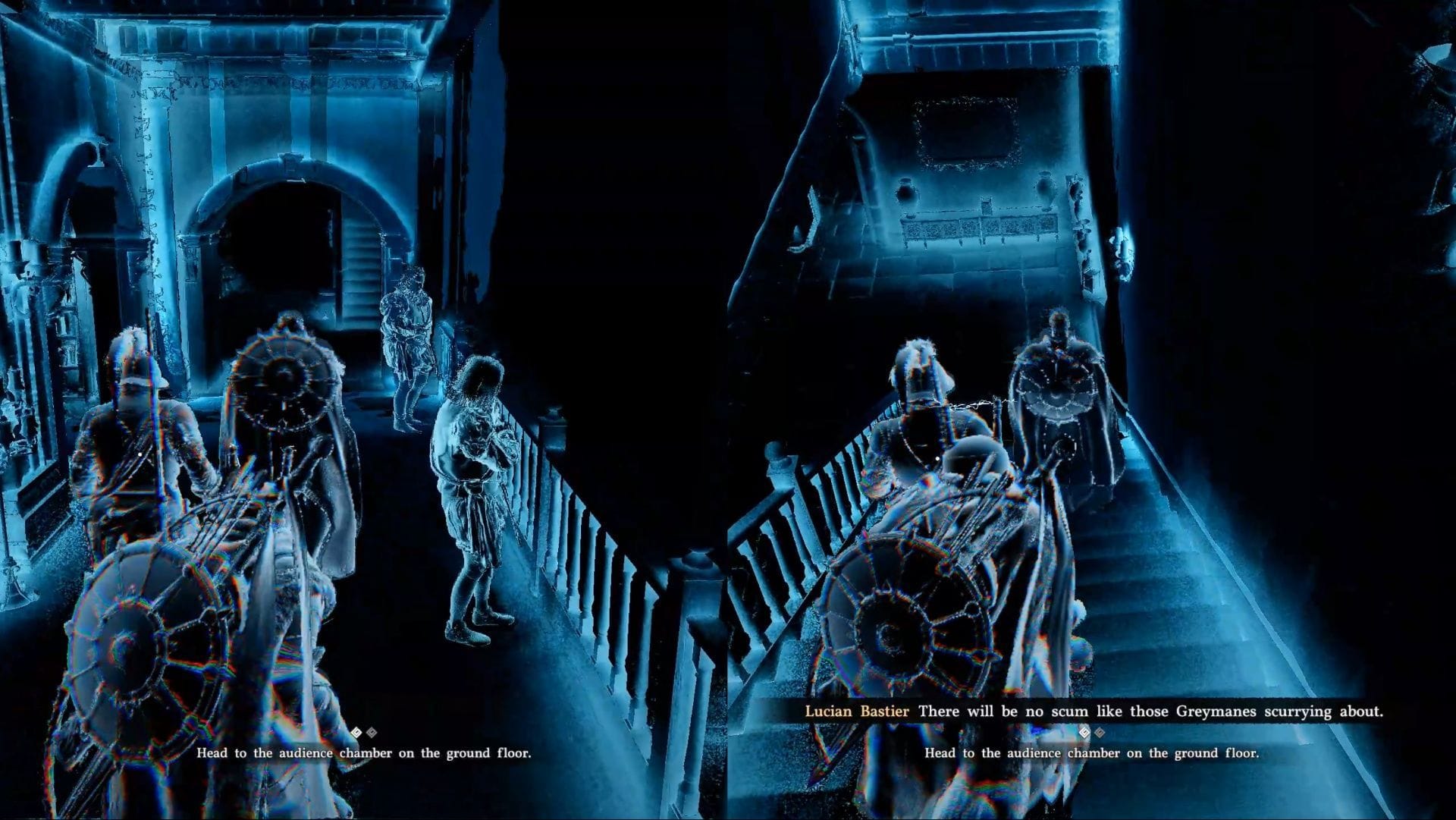
Task: Click the first diamond quest marker on the right screen
Action: pos(1084,733)
